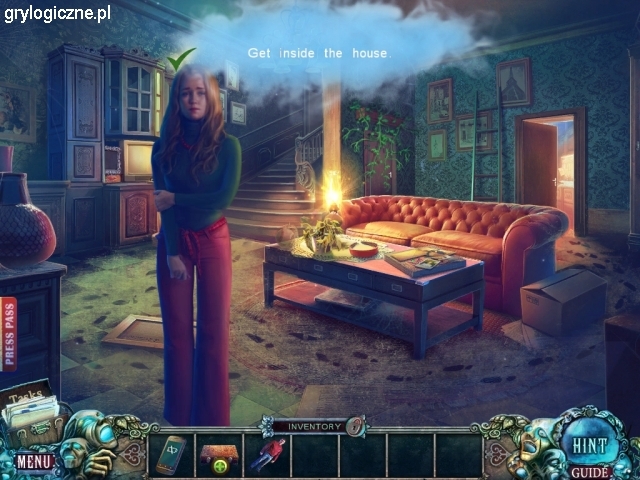Image resolution: width=640 pixels, height=480 pixels.
Task: Select the red figure doll item
Action: point(265,455)
